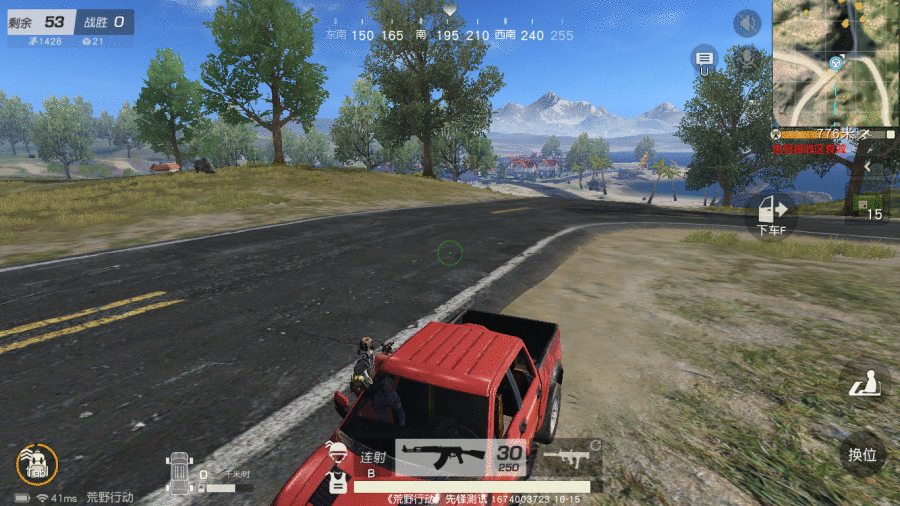900x506 pixels.
Task: Open the quick chat message bubble
Action: click(x=704, y=58)
